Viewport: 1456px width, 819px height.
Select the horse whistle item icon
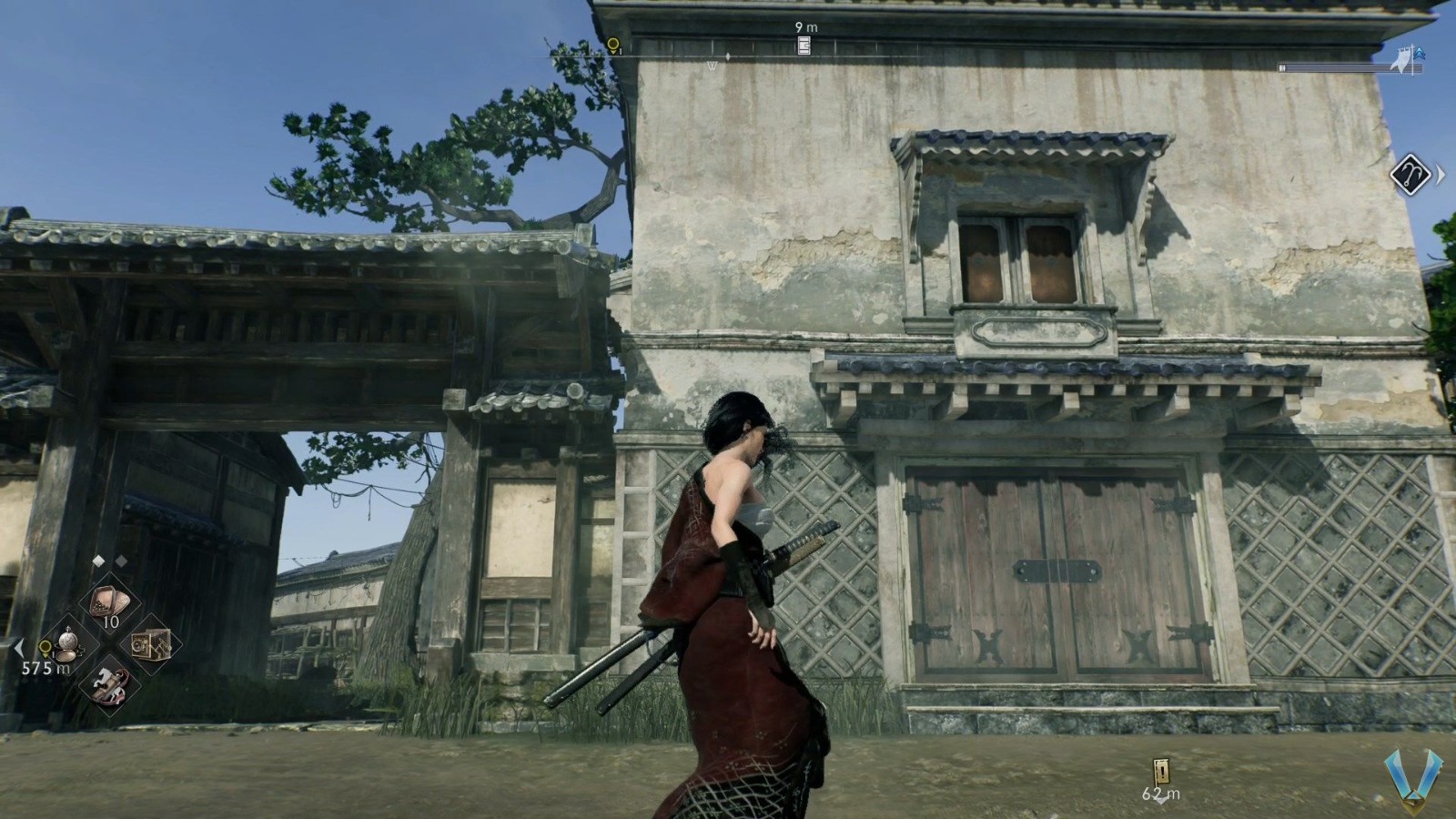click(x=110, y=685)
